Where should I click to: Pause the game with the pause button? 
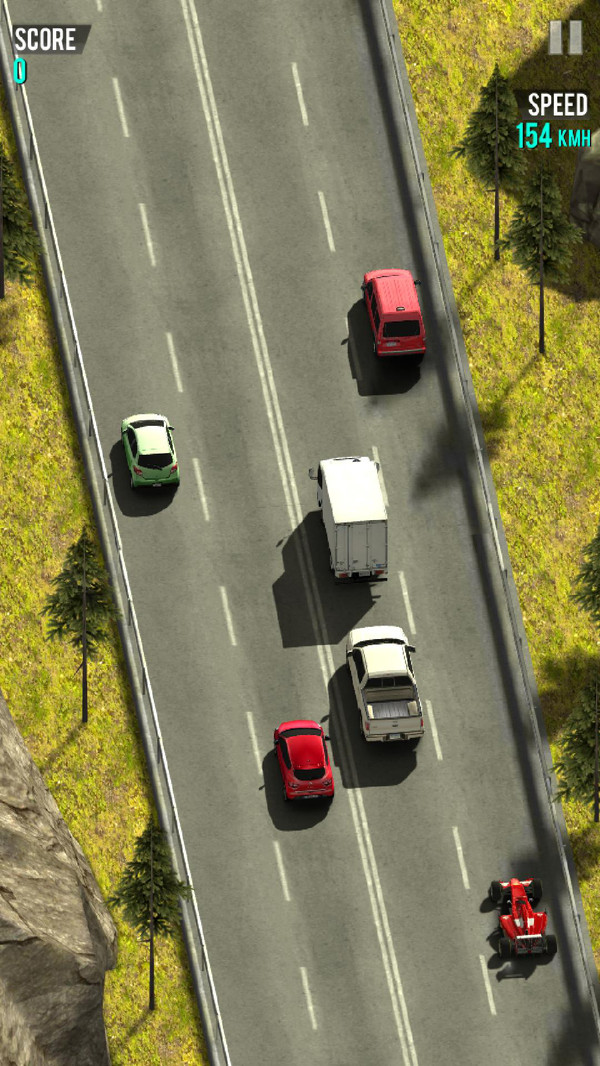pyautogui.click(x=565, y=38)
